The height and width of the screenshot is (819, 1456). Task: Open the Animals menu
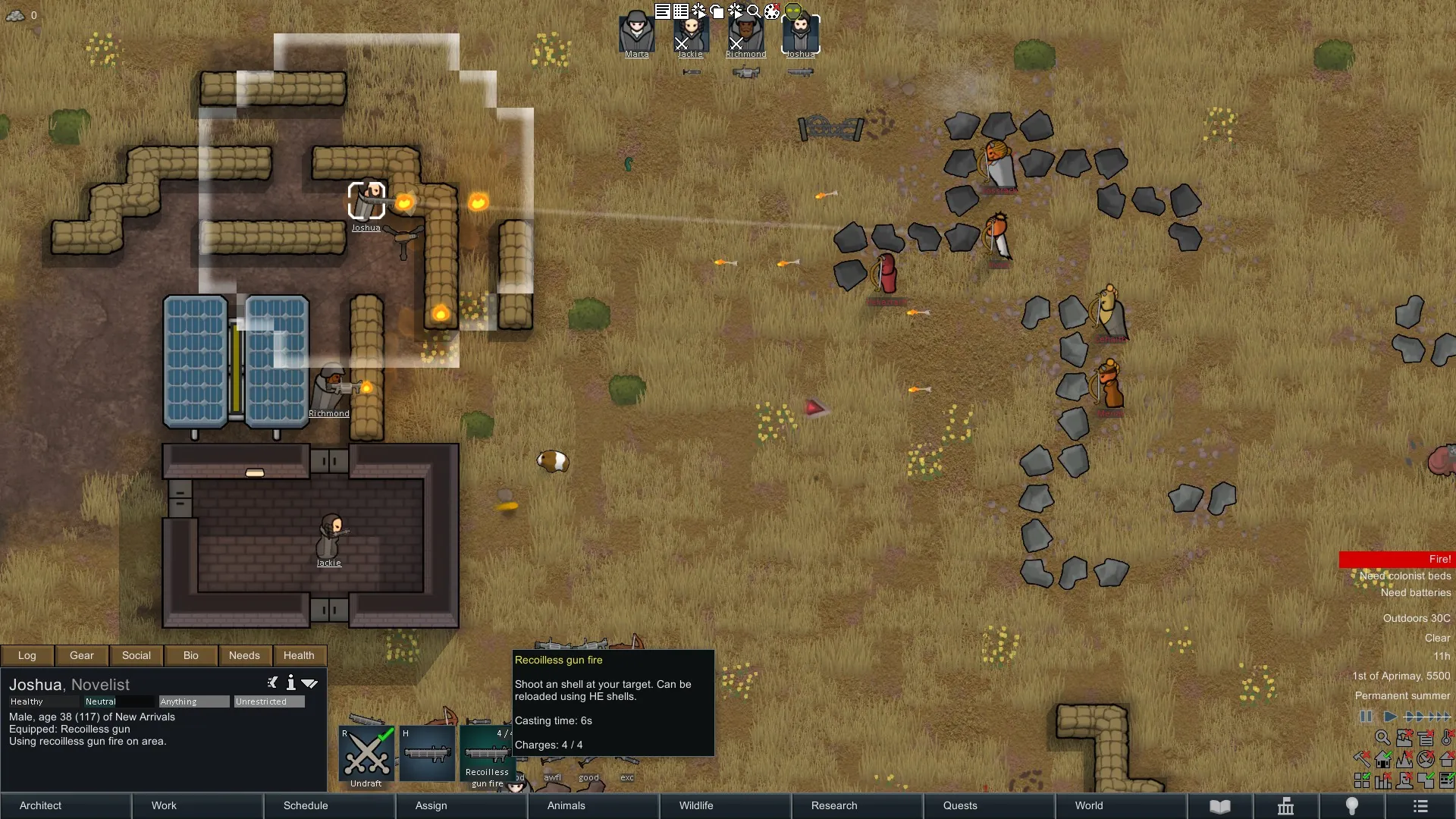tap(566, 805)
